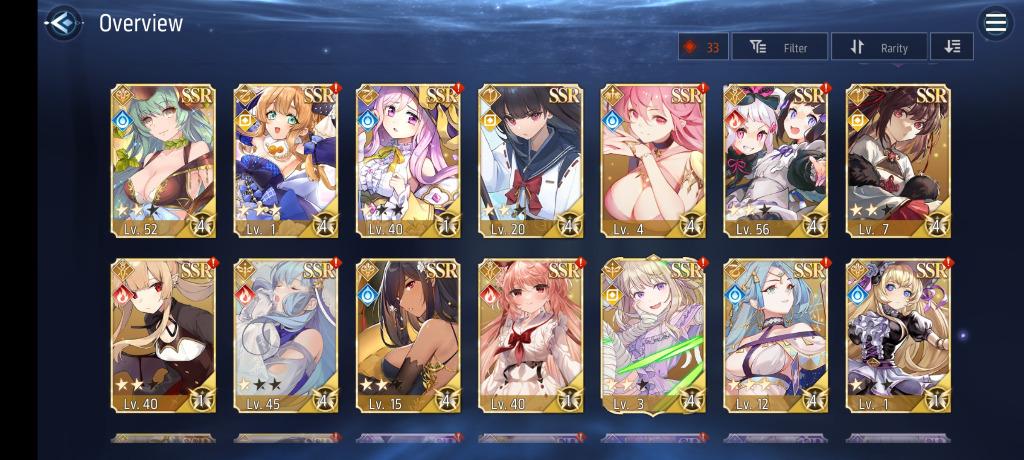
Task: Pick the dark-skinned Lv. 15 card
Action: click(x=408, y=335)
